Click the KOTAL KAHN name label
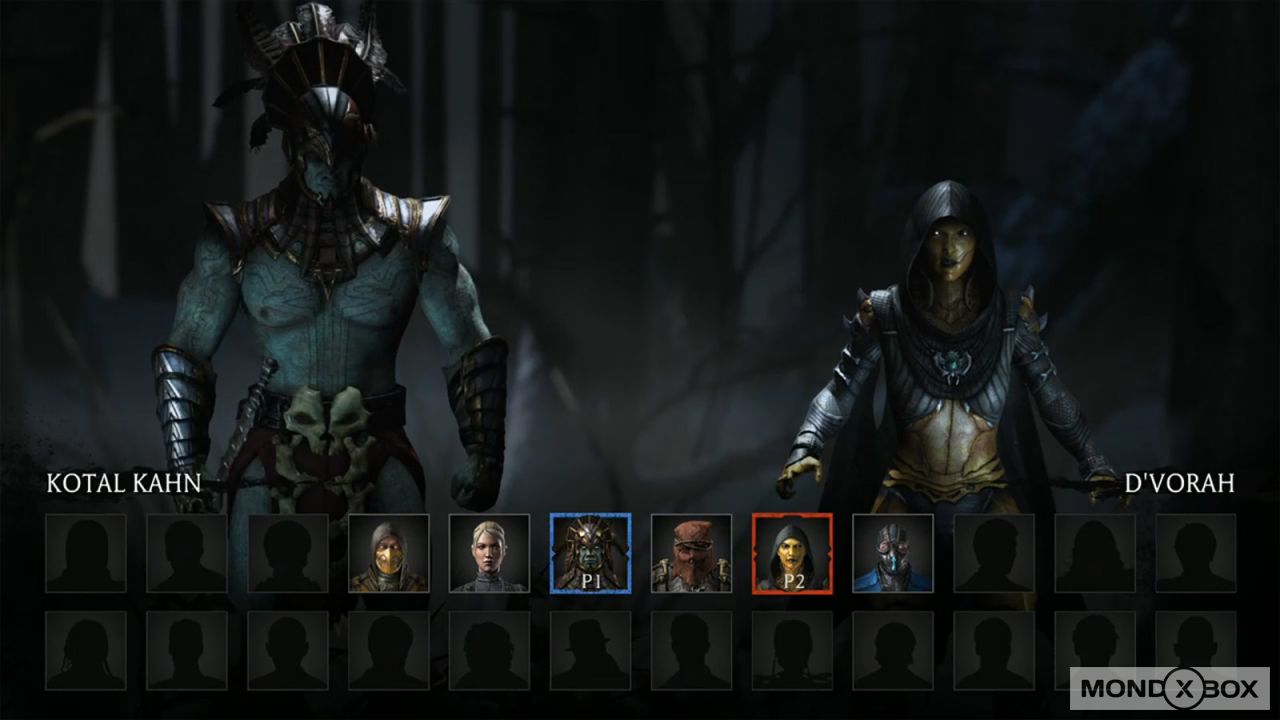Image resolution: width=1280 pixels, height=720 pixels. tap(123, 484)
